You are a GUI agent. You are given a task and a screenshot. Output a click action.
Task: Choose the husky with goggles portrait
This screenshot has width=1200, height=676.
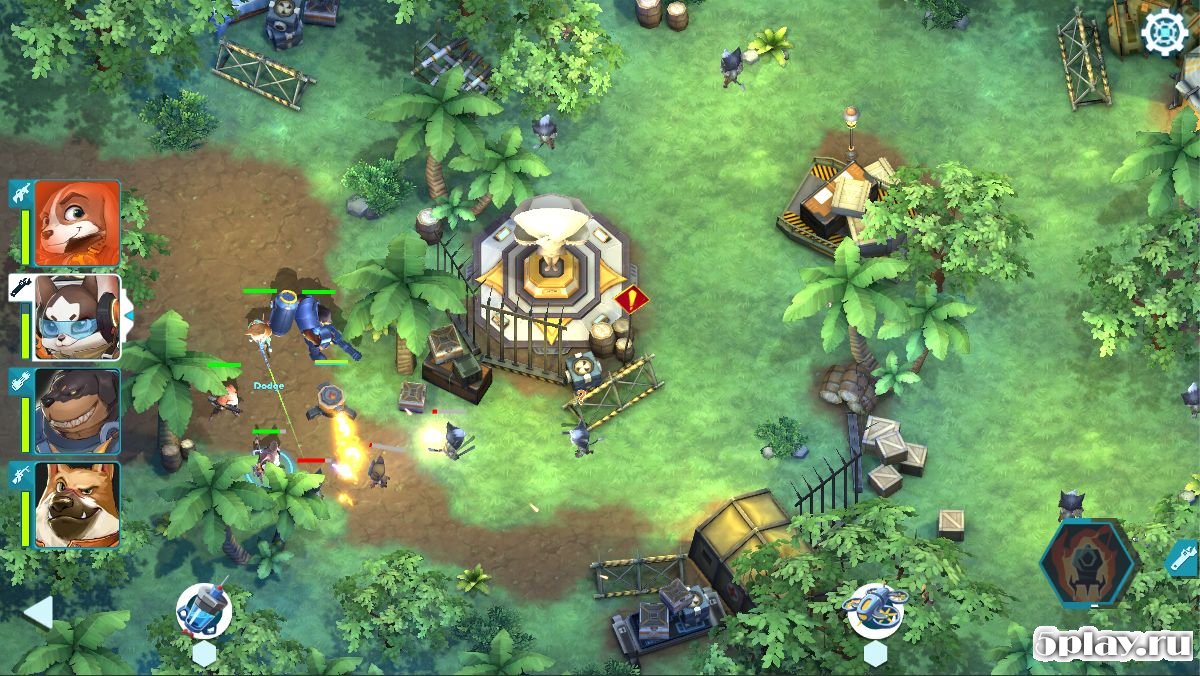coord(77,317)
